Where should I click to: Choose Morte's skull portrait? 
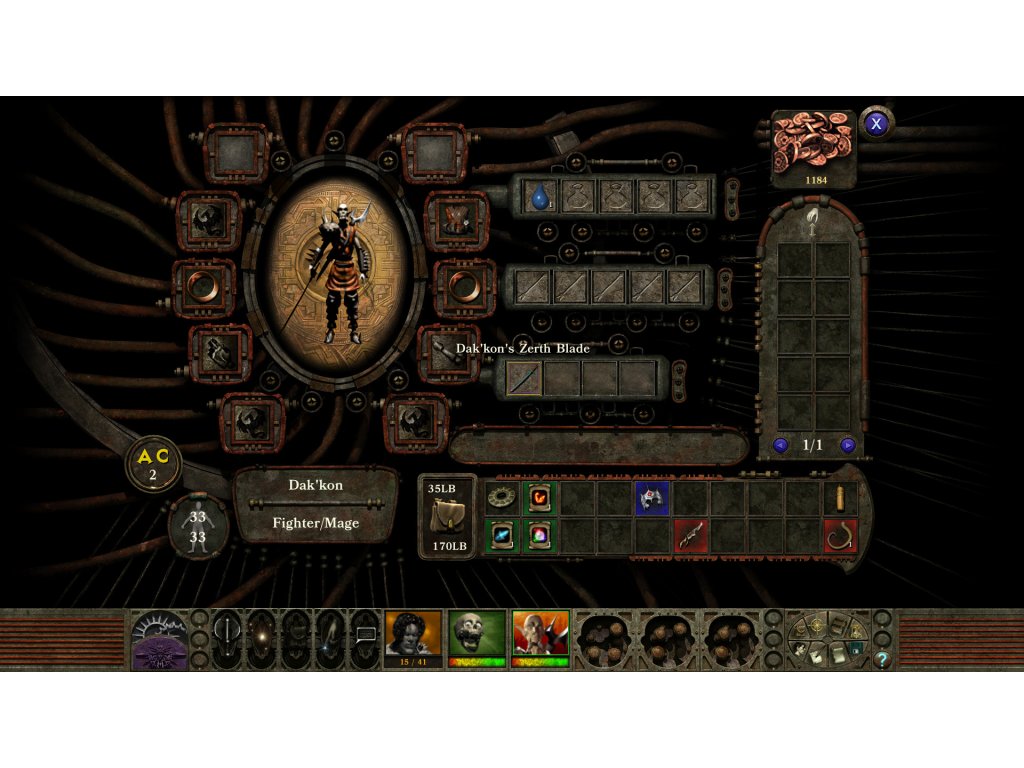(x=476, y=634)
